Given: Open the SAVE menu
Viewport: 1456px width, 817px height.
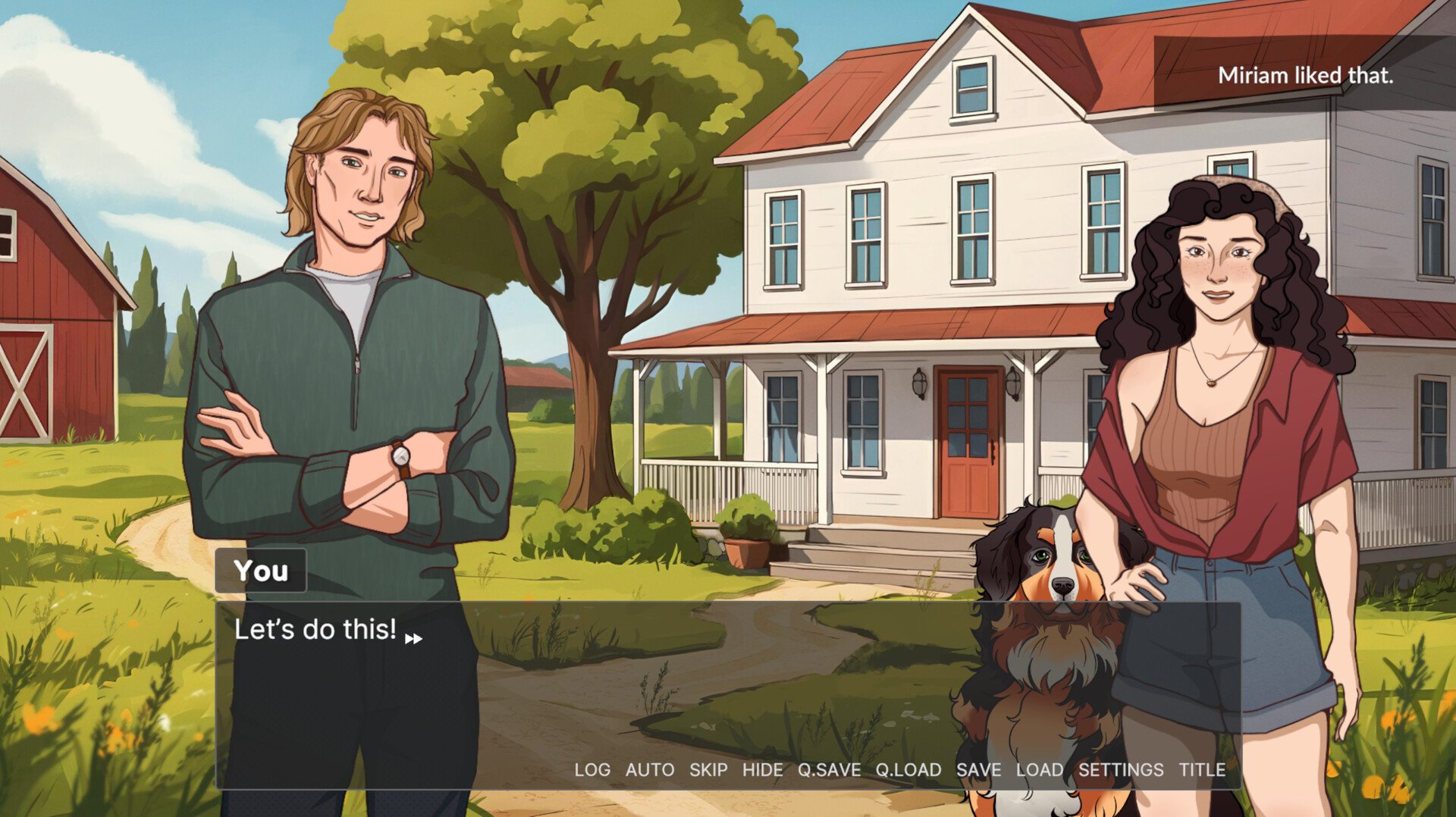Looking at the screenshot, I should (x=978, y=770).
